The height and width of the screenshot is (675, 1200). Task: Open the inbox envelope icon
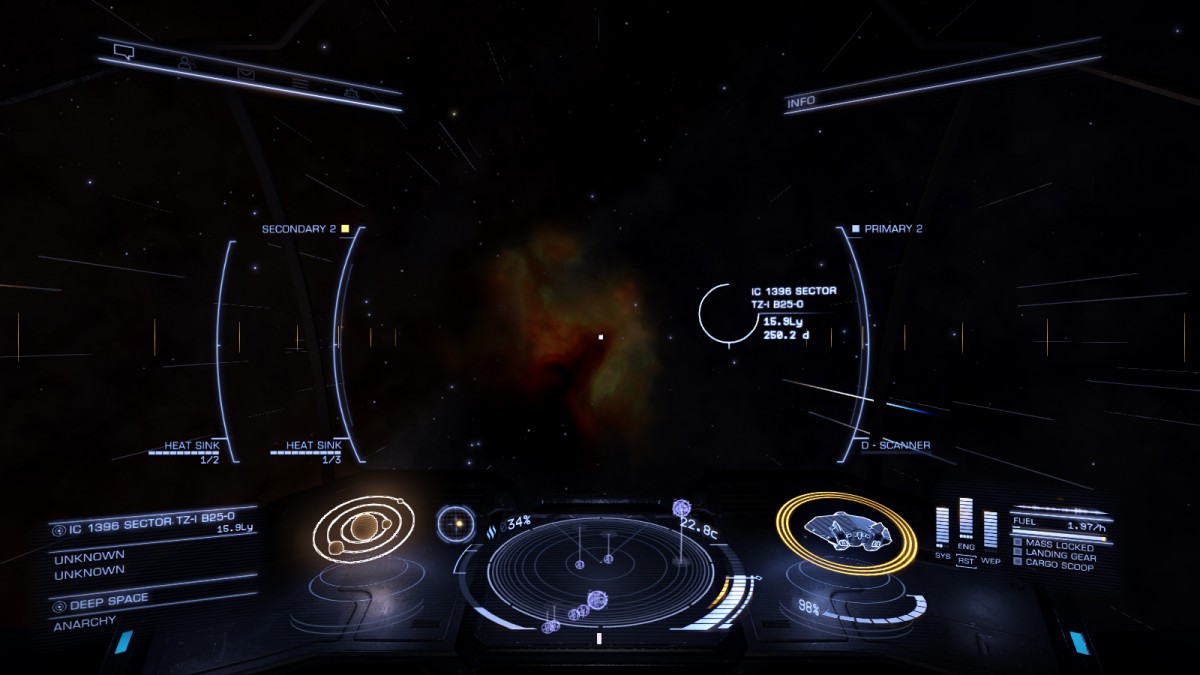pyautogui.click(x=245, y=73)
